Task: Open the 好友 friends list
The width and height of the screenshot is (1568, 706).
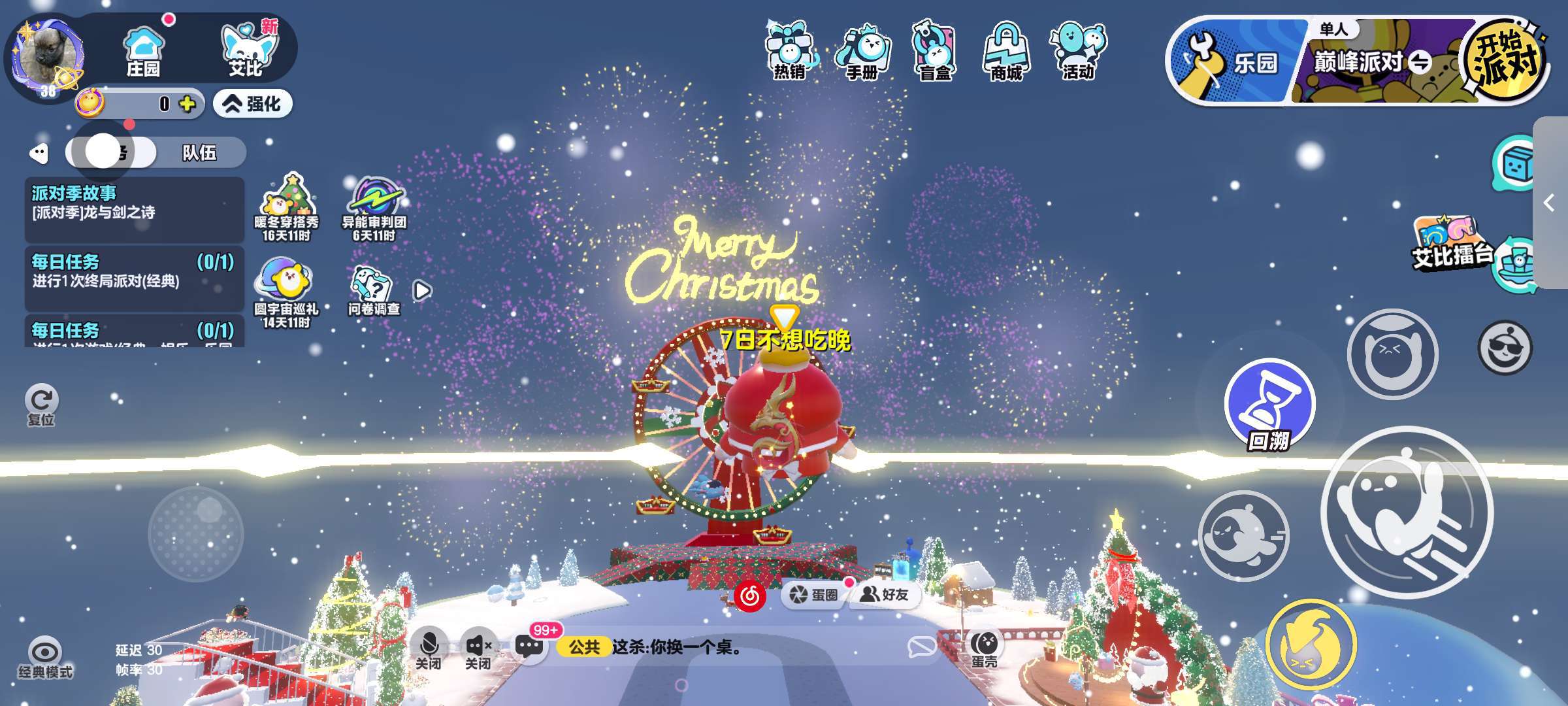Action: coord(885,594)
